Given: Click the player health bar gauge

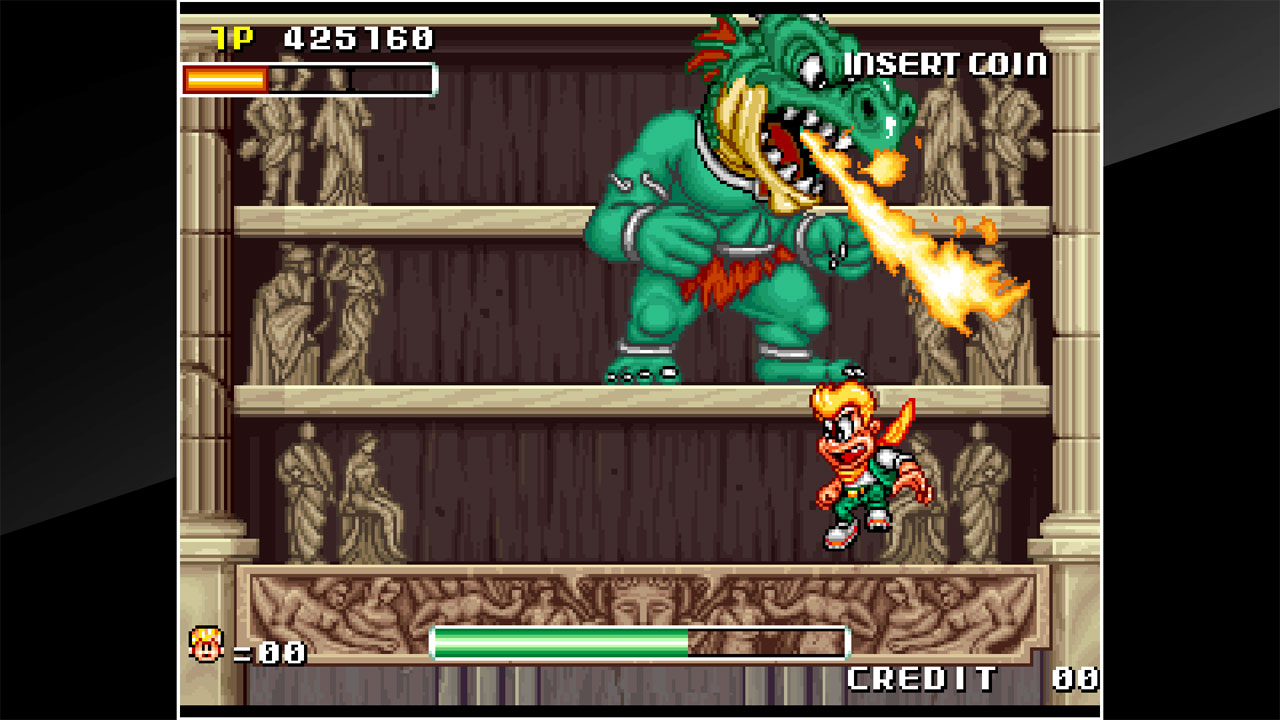Looking at the screenshot, I should pyautogui.click(x=260, y=77).
